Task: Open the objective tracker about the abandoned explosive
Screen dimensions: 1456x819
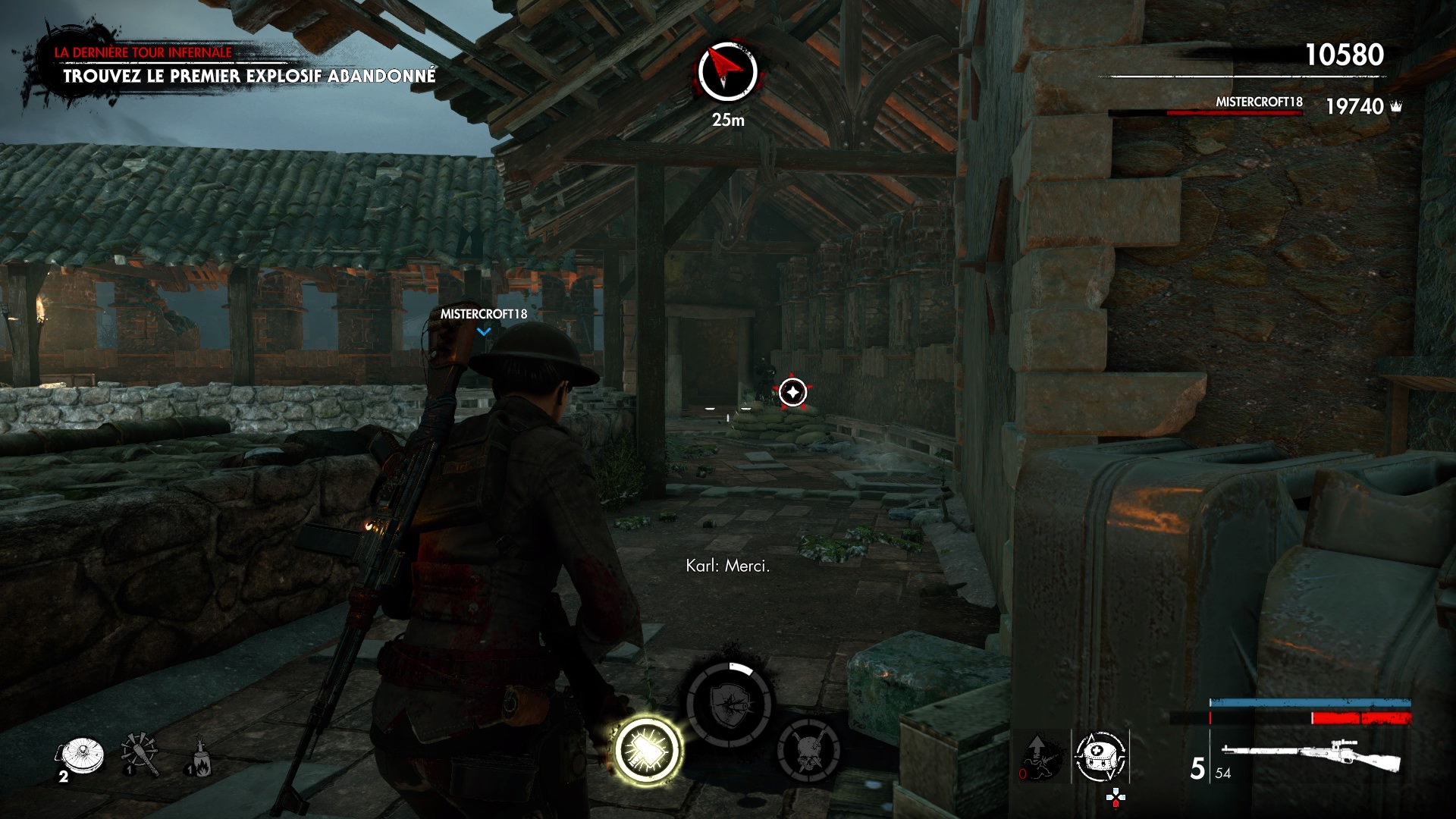Action: [249, 75]
